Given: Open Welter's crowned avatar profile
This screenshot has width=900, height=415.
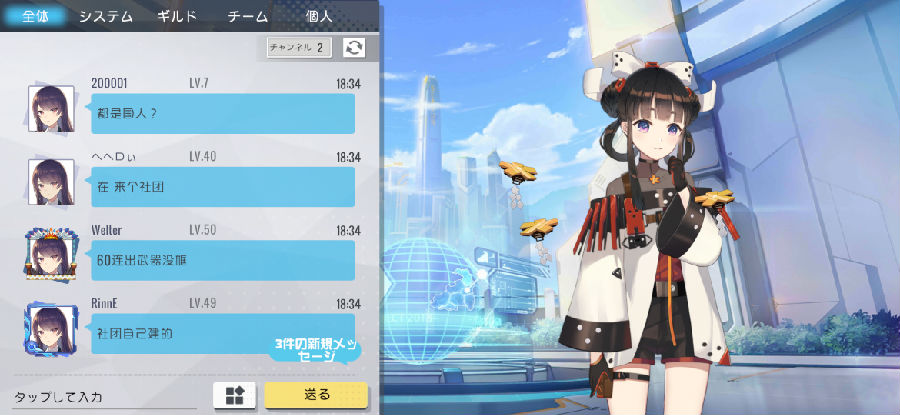Looking at the screenshot, I should [50, 254].
